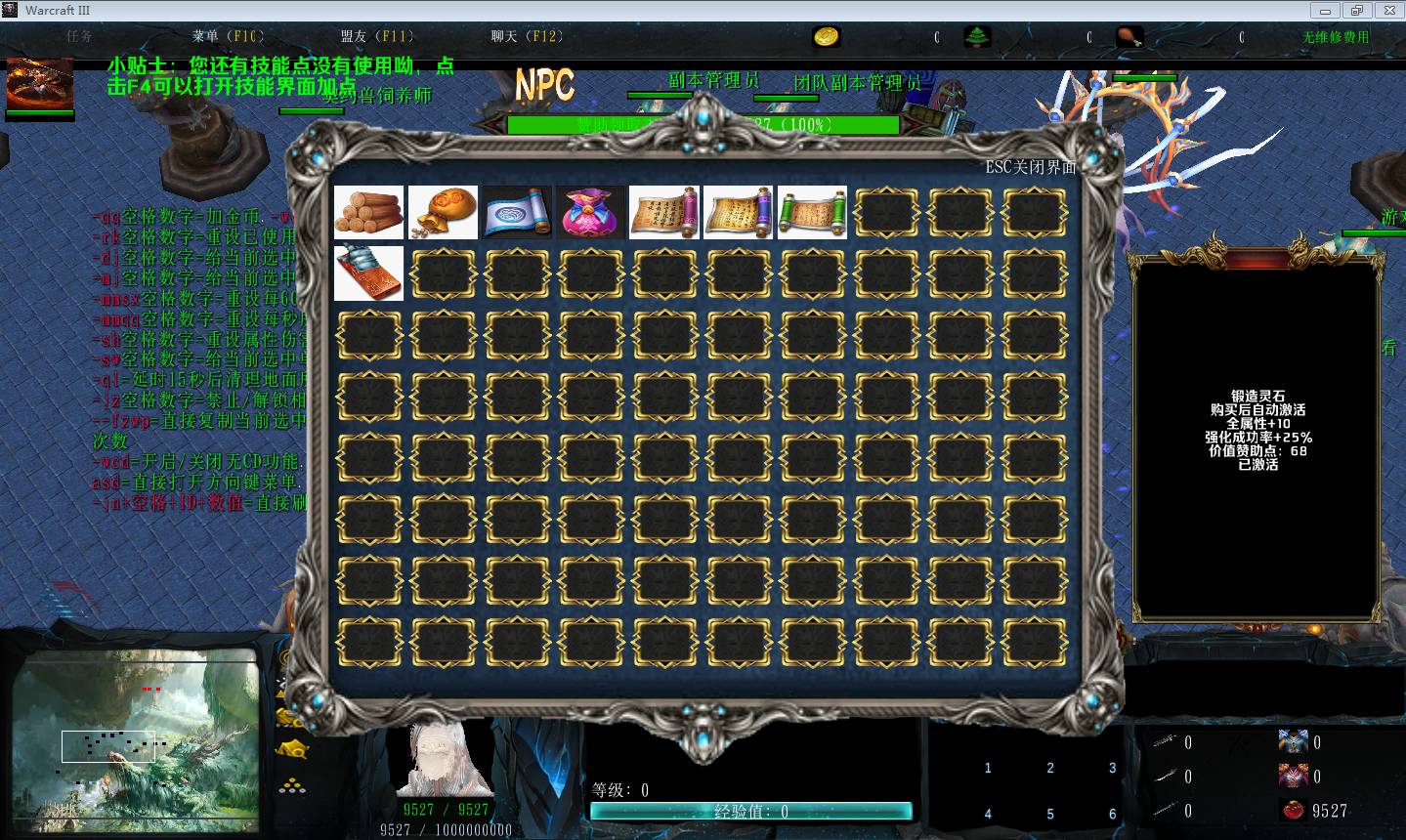Click the red pouch resource icon

[x=1293, y=810]
